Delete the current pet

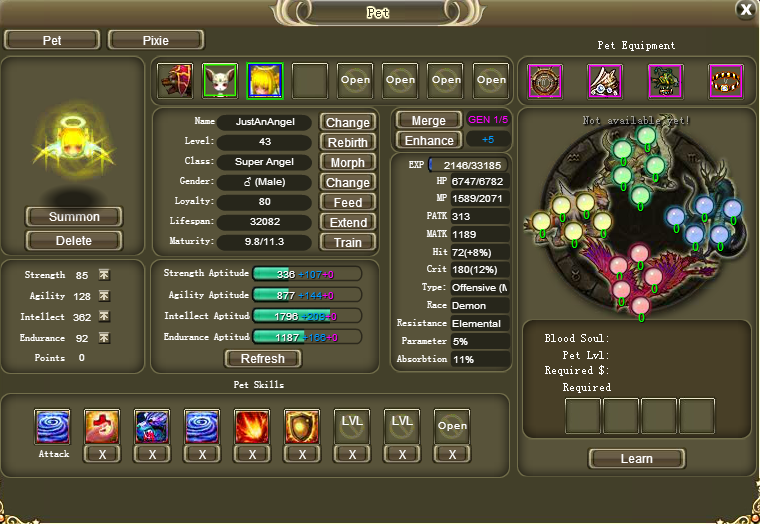point(74,240)
